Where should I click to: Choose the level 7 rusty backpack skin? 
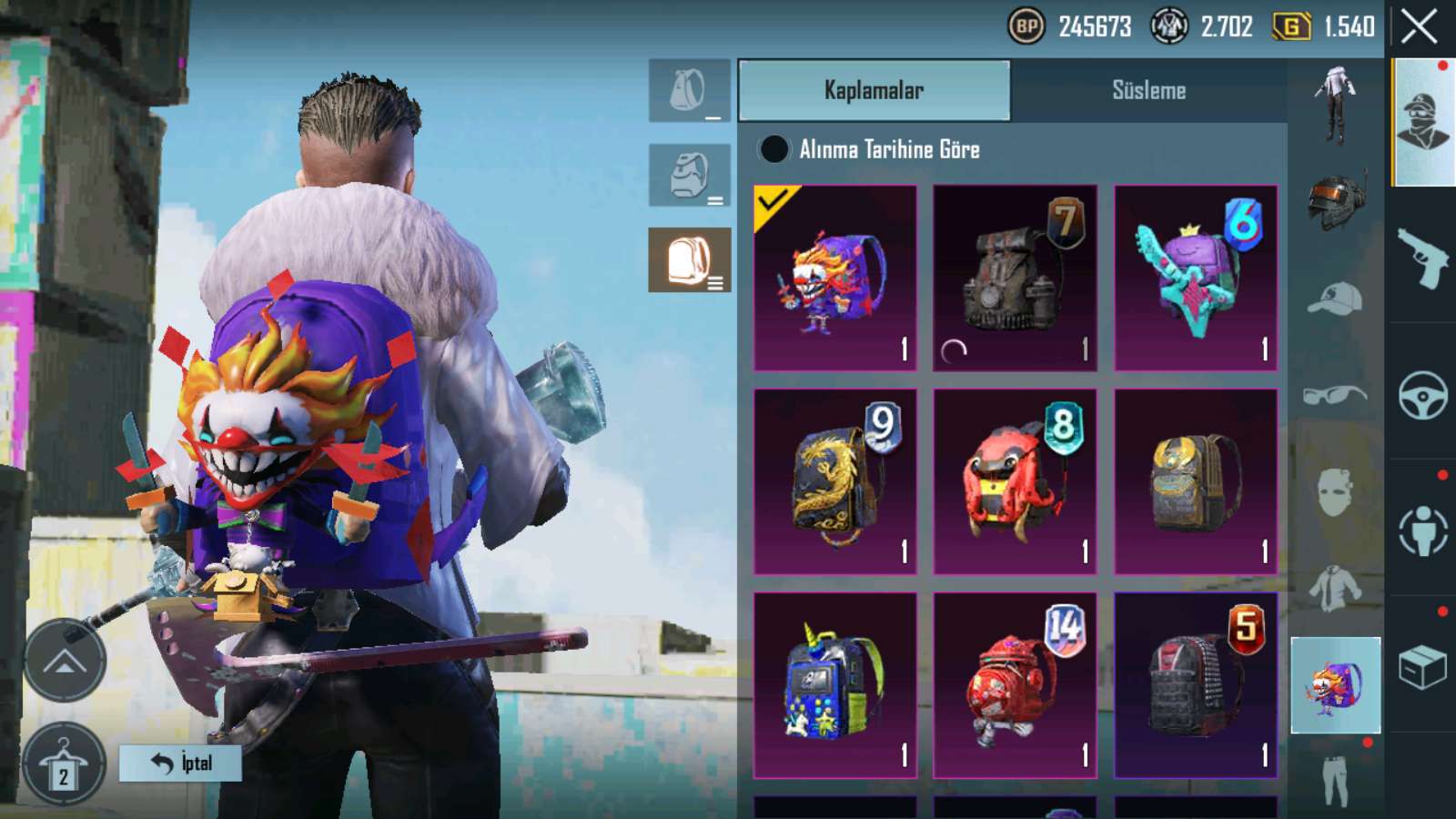tap(1015, 278)
